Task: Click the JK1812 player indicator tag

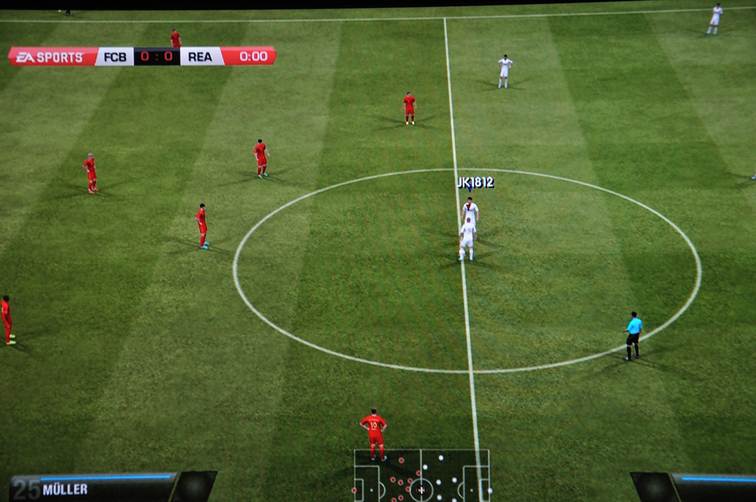Action: (475, 183)
